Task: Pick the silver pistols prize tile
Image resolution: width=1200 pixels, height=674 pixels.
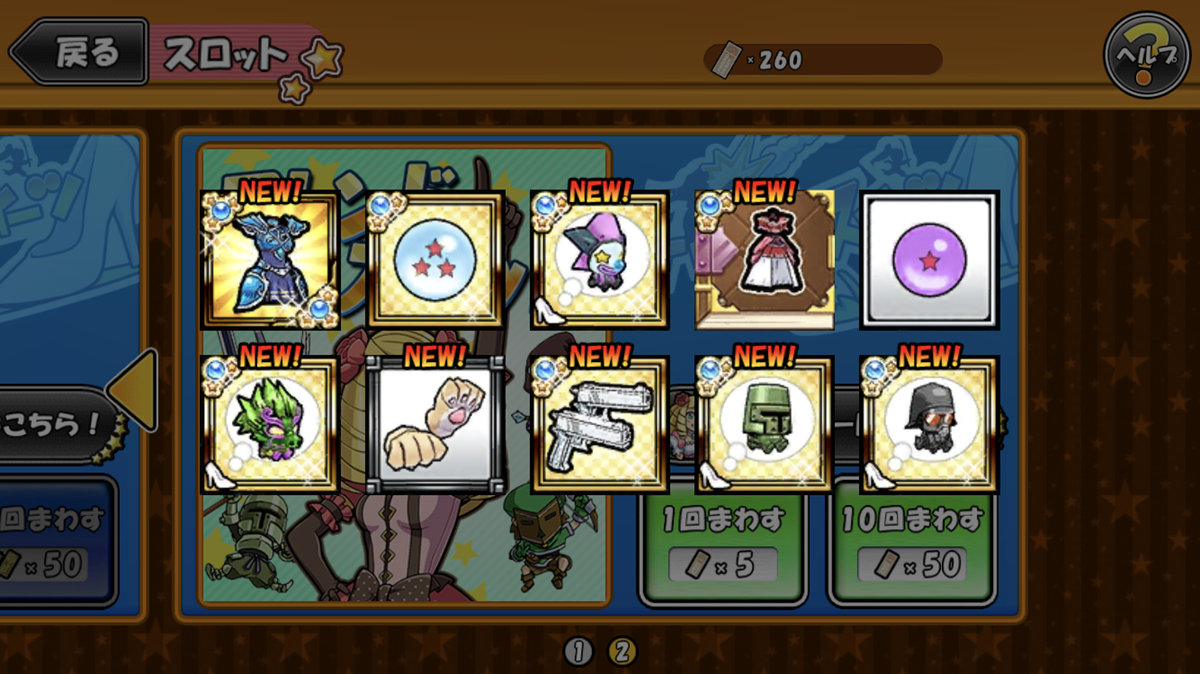Action: (600, 425)
